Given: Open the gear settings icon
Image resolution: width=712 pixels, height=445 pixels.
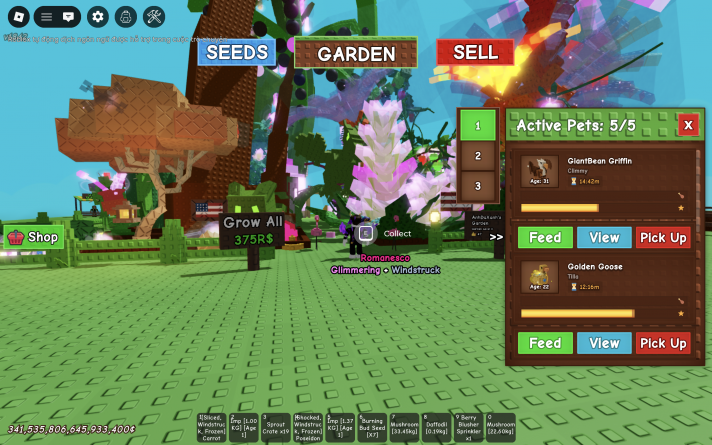Looking at the screenshot, I should click(97, 16).
